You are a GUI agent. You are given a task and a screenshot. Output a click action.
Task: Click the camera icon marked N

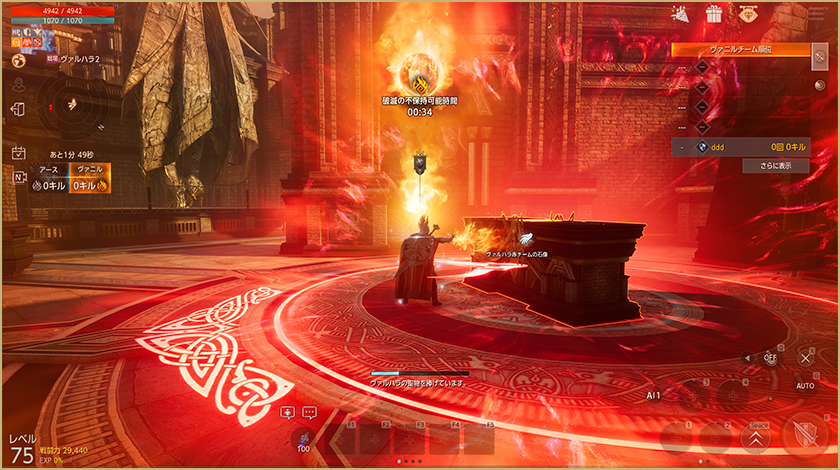19,178
